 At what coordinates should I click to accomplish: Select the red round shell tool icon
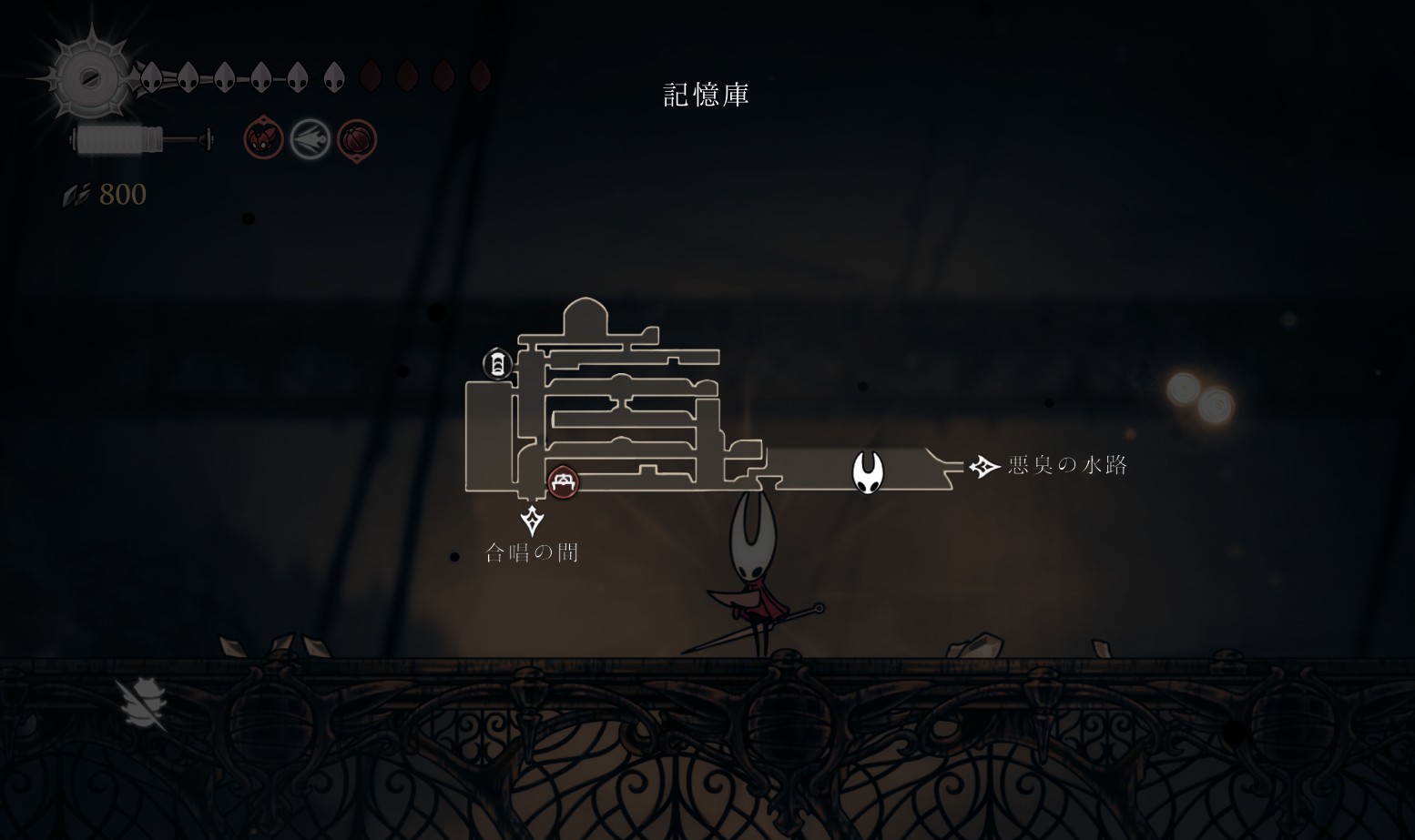click(x=357, y=140)
